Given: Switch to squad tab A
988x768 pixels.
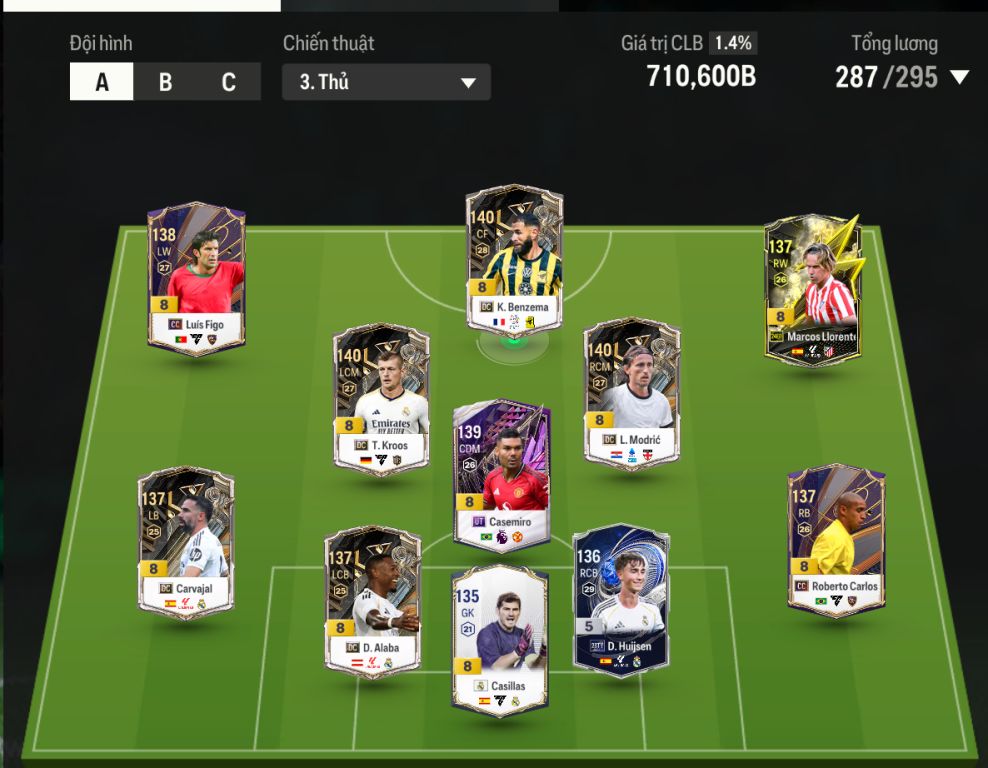Looking at the screenshot, I should pyautogui.click(x=101, y=82).
